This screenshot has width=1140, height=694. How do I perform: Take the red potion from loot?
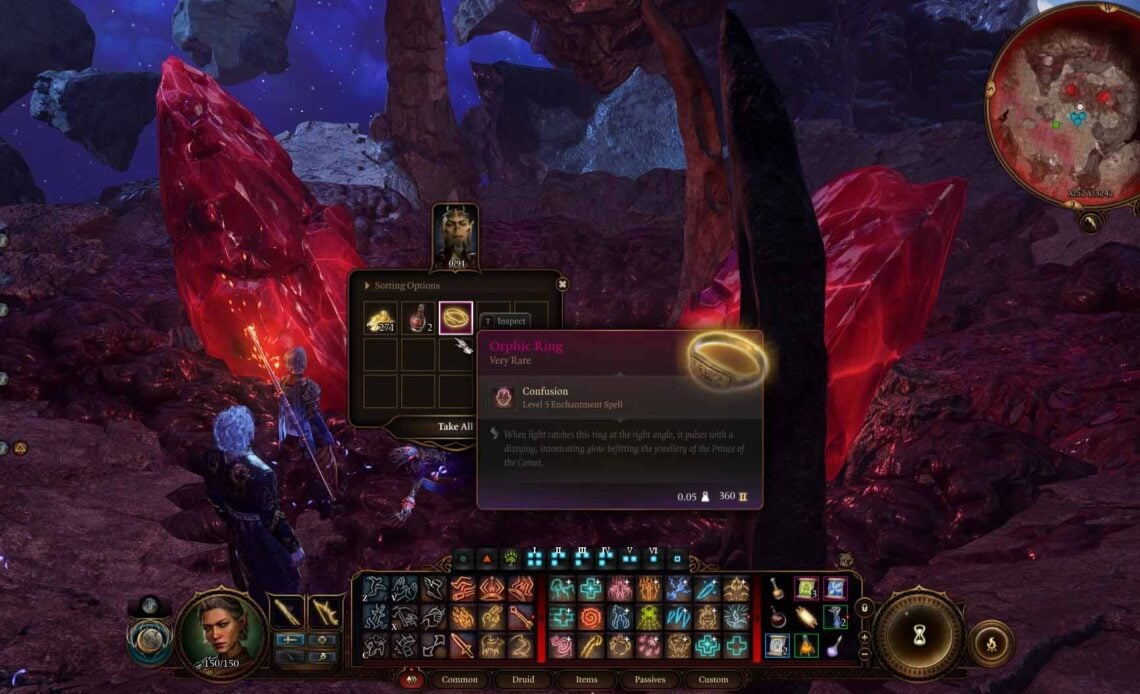[x=418, y=319]
